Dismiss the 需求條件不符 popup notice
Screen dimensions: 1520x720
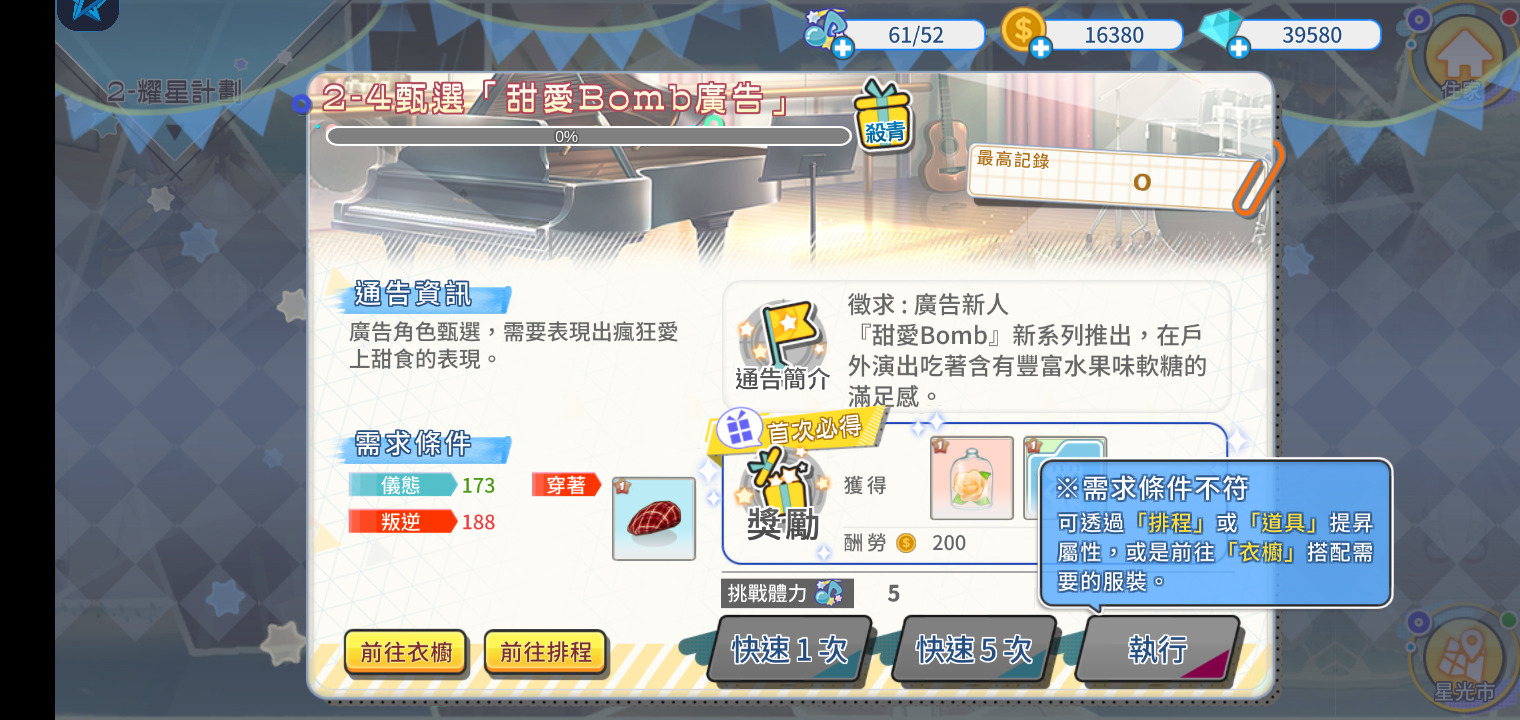pyautogui.click(x=1213, y=533)
